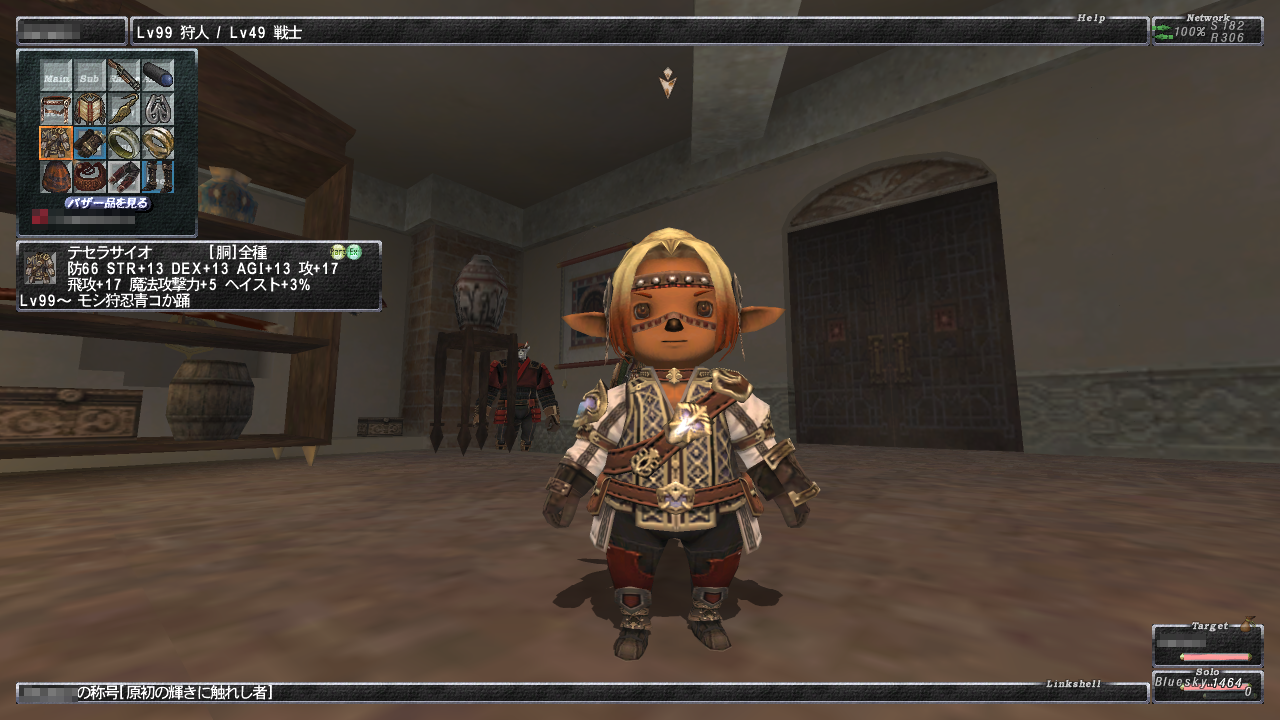The width and height of the screenshot is (1280, 720).
Task: Choose the ranged gun equipment slot
Action: 123,75
